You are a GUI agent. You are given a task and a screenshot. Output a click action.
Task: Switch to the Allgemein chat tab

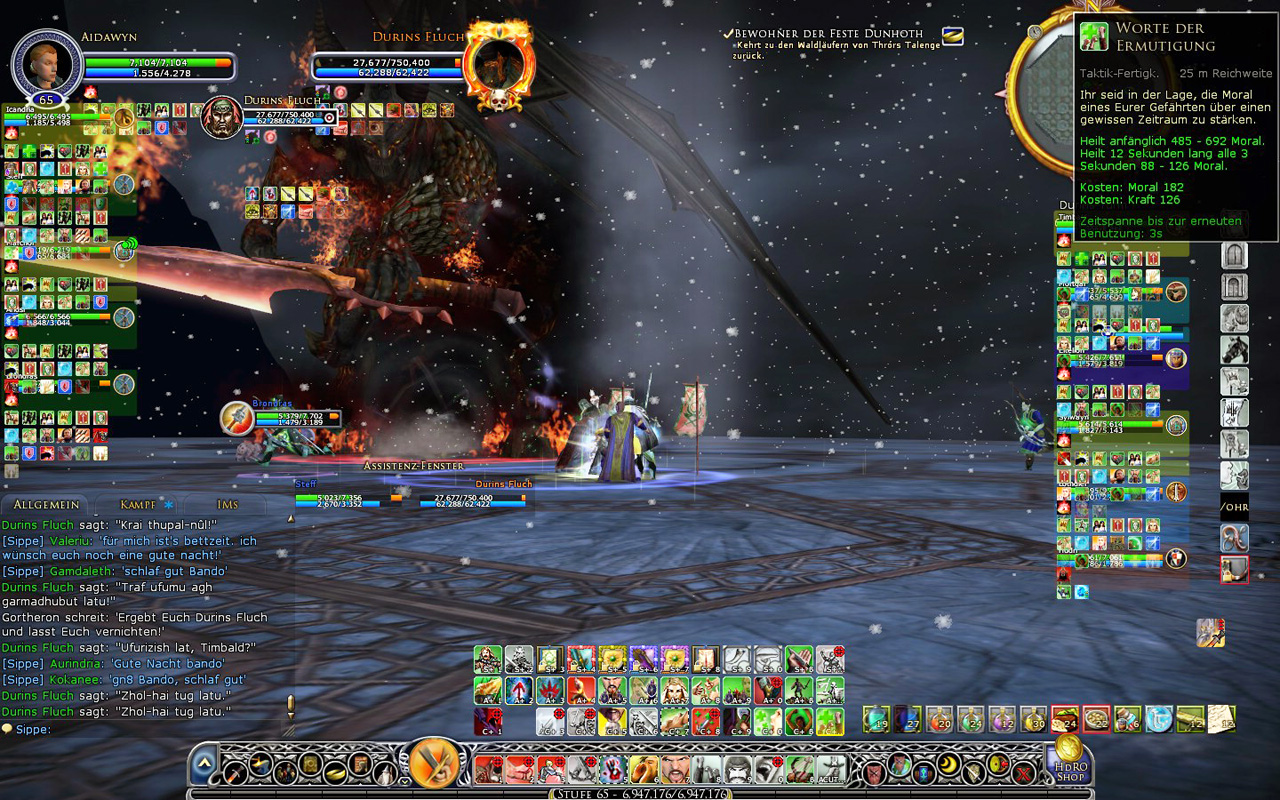click(43, 505)
